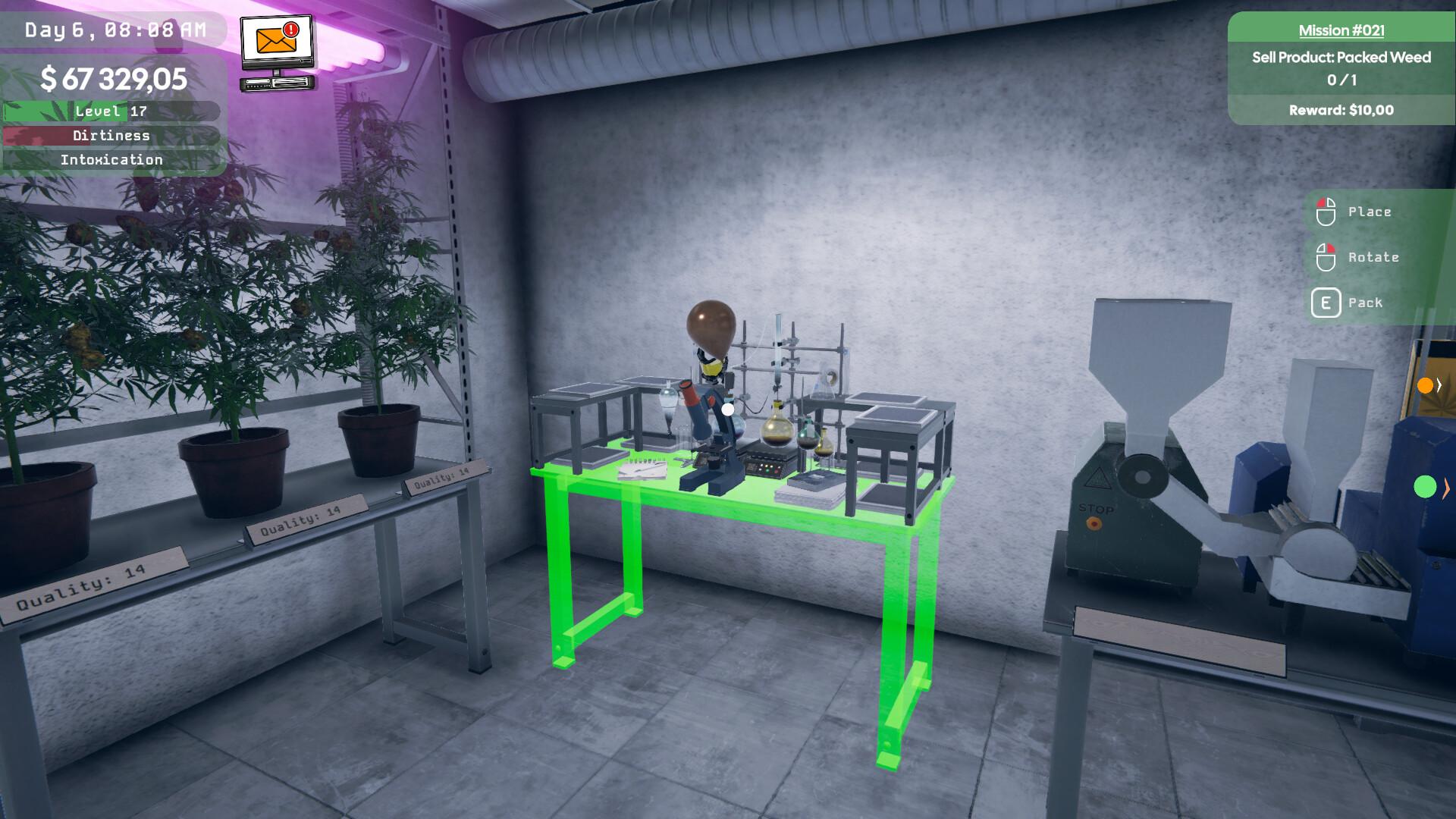Select the Pack E-key icon
The image size is (1456, 819).
pos(1326,302)
